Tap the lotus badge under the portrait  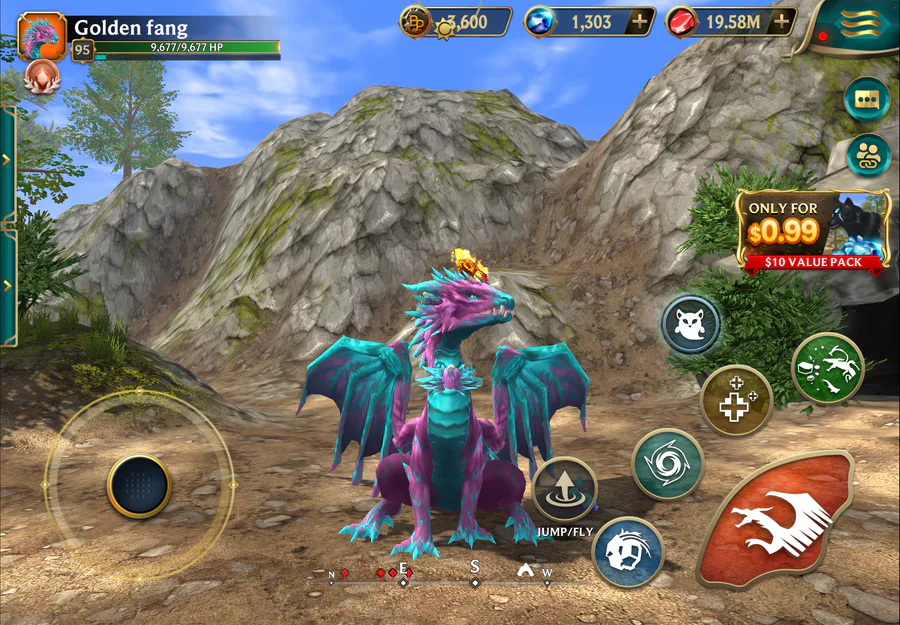pyautogui.click(x=42, y=75)
